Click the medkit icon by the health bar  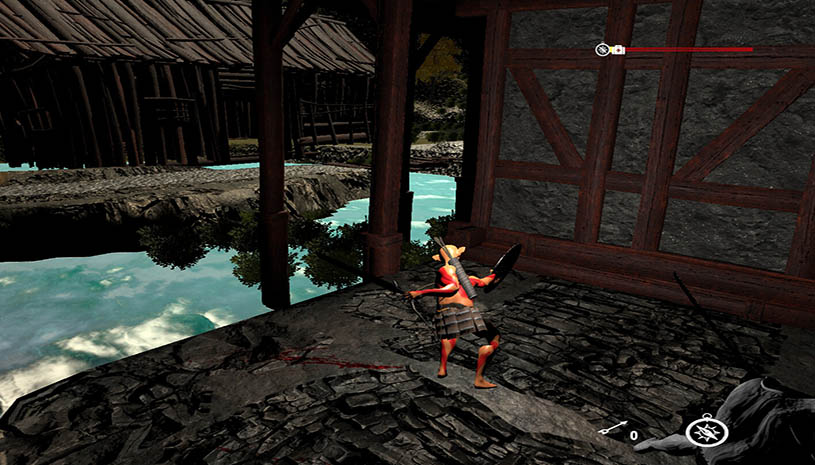(618, 49)
